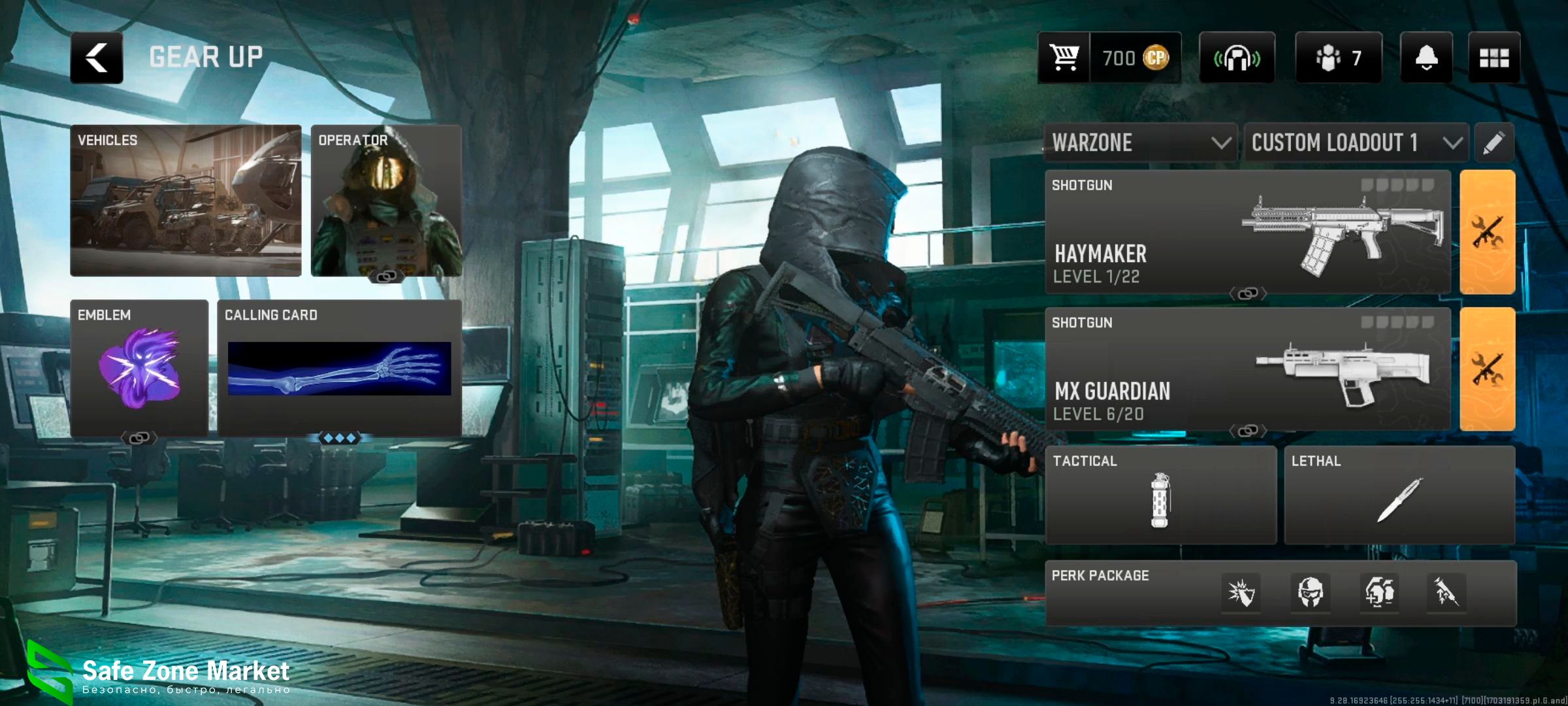
Task: Open the Vehicles tile
Action: (186, 200)
